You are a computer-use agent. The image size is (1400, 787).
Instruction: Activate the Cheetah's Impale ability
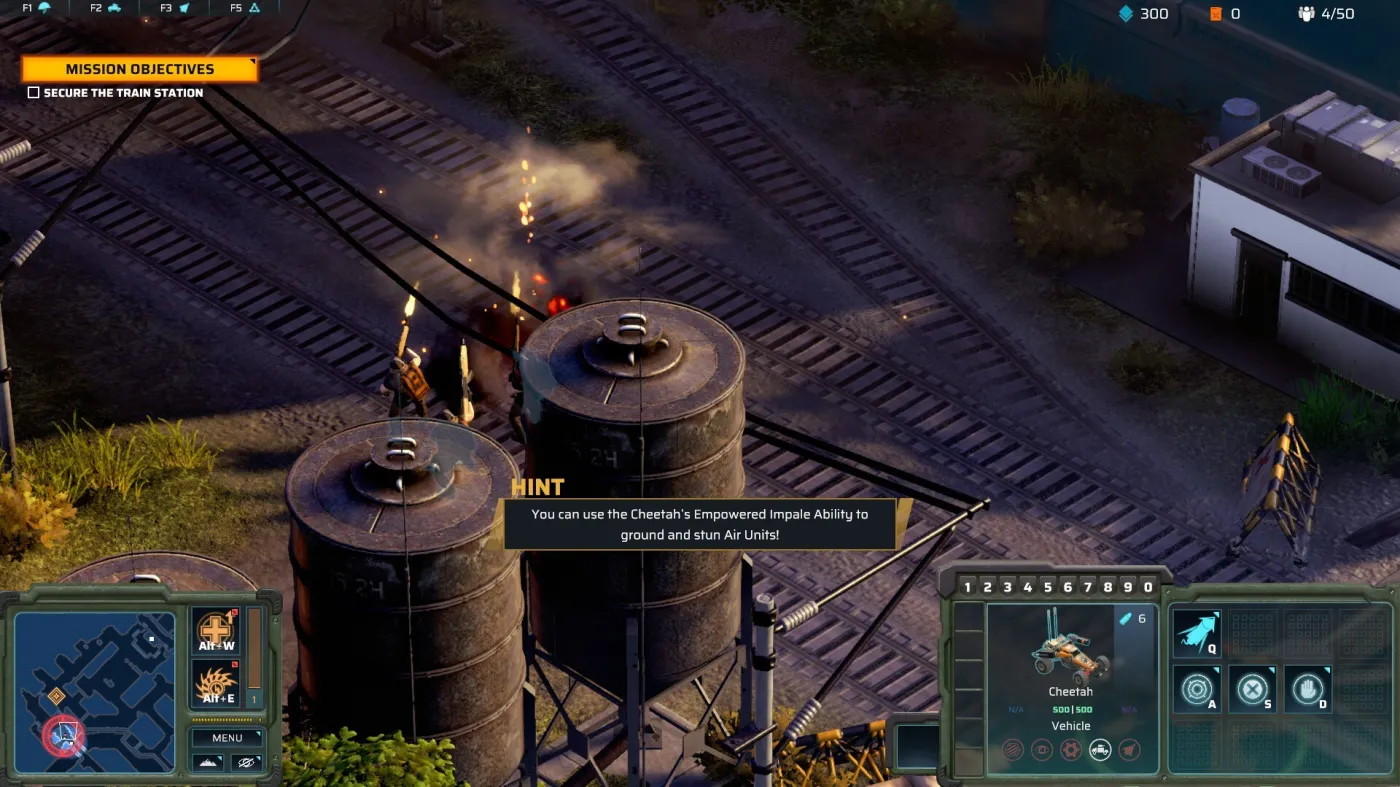click(1196, 634)
